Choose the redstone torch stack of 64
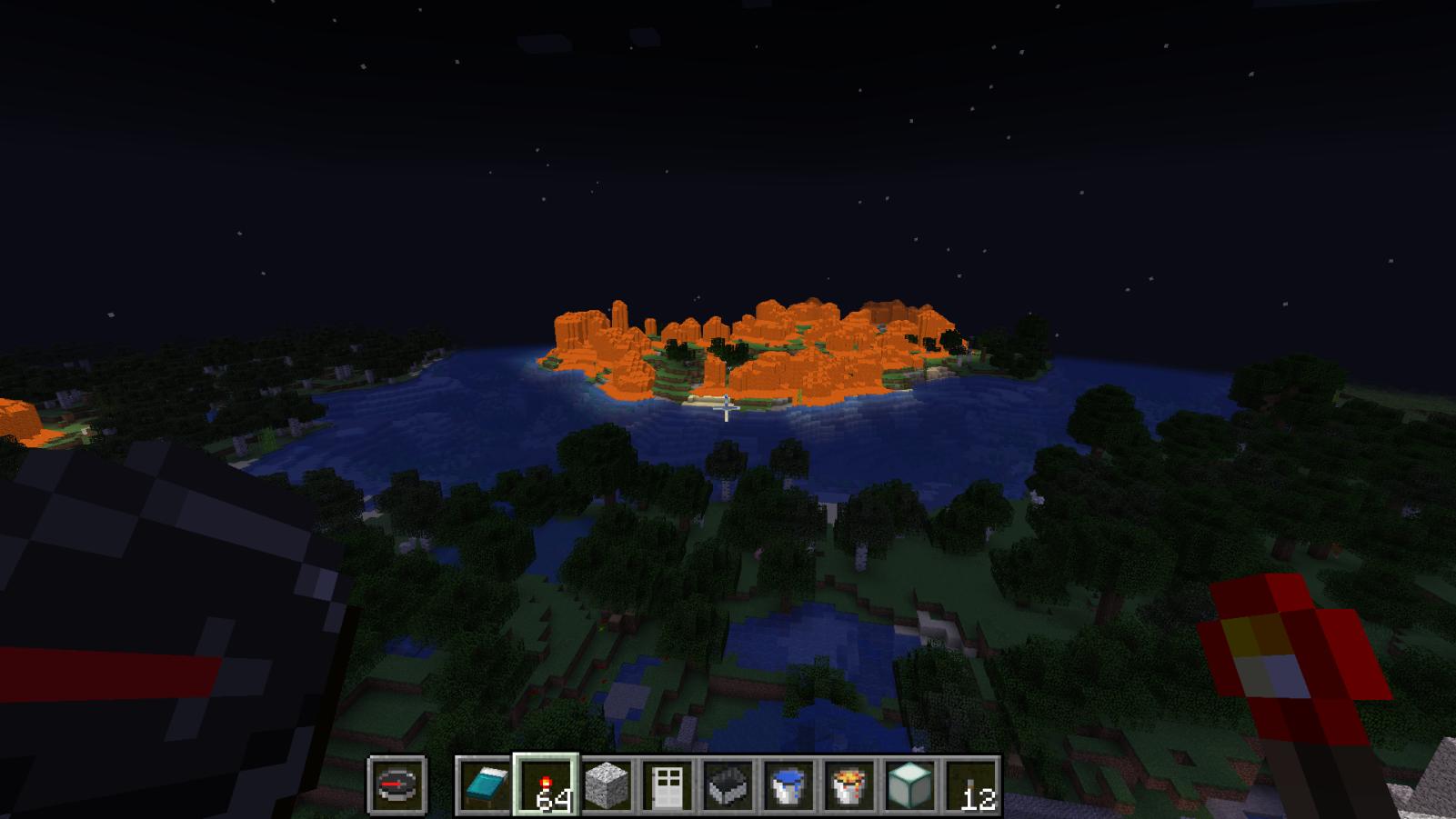Screen dimensions: 1456x819 (x=545, y=784)
